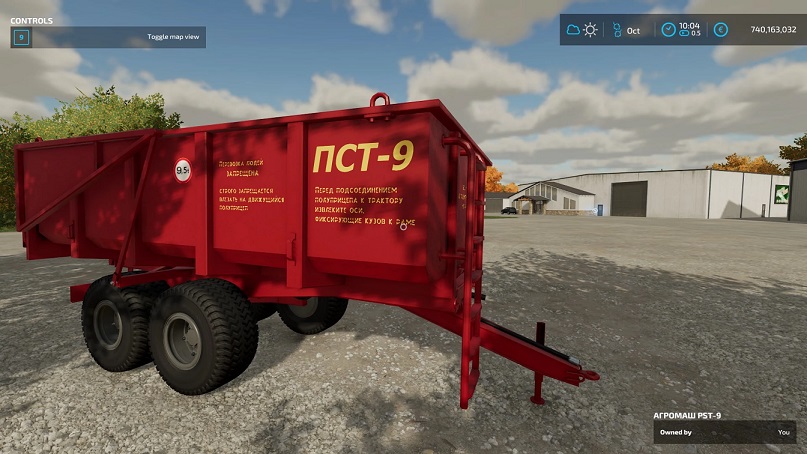Select the sun weather icon
This screenshot has height=454, width=807.
coord(590,30)
